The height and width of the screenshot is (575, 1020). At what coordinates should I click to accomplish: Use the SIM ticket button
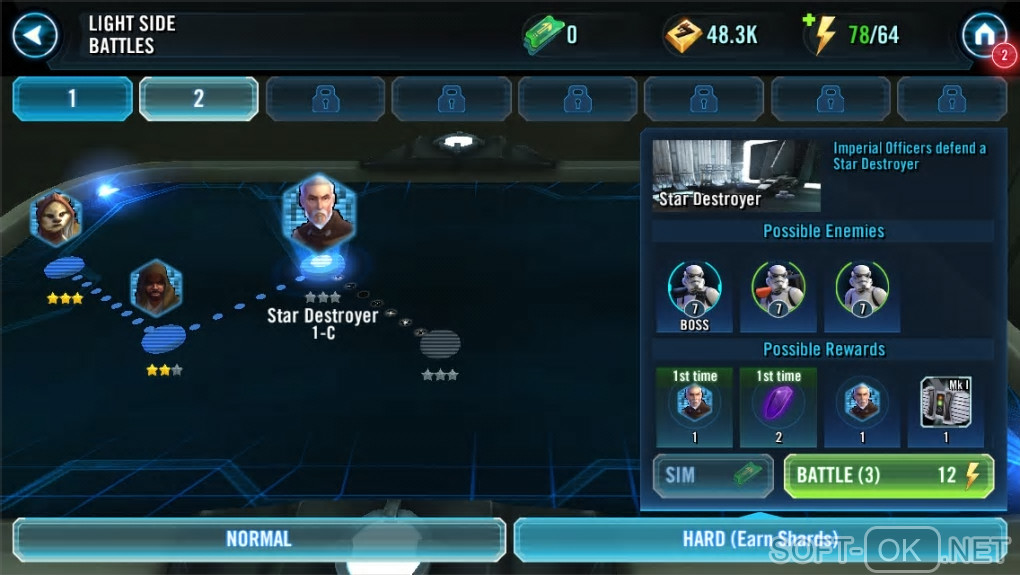point(712,475)
